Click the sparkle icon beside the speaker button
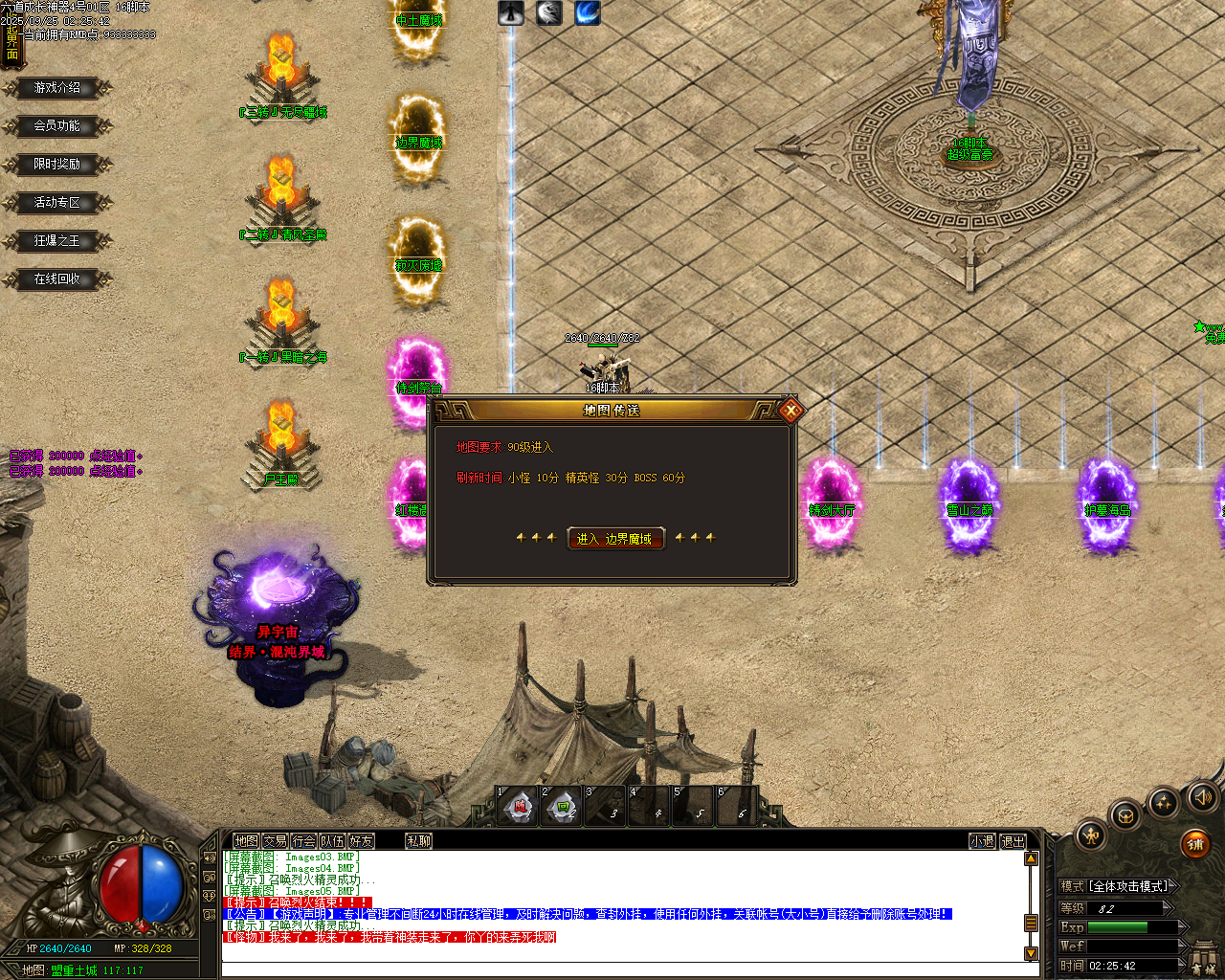The width and height of the screenshot is (1225, 980). point(1163,802)
